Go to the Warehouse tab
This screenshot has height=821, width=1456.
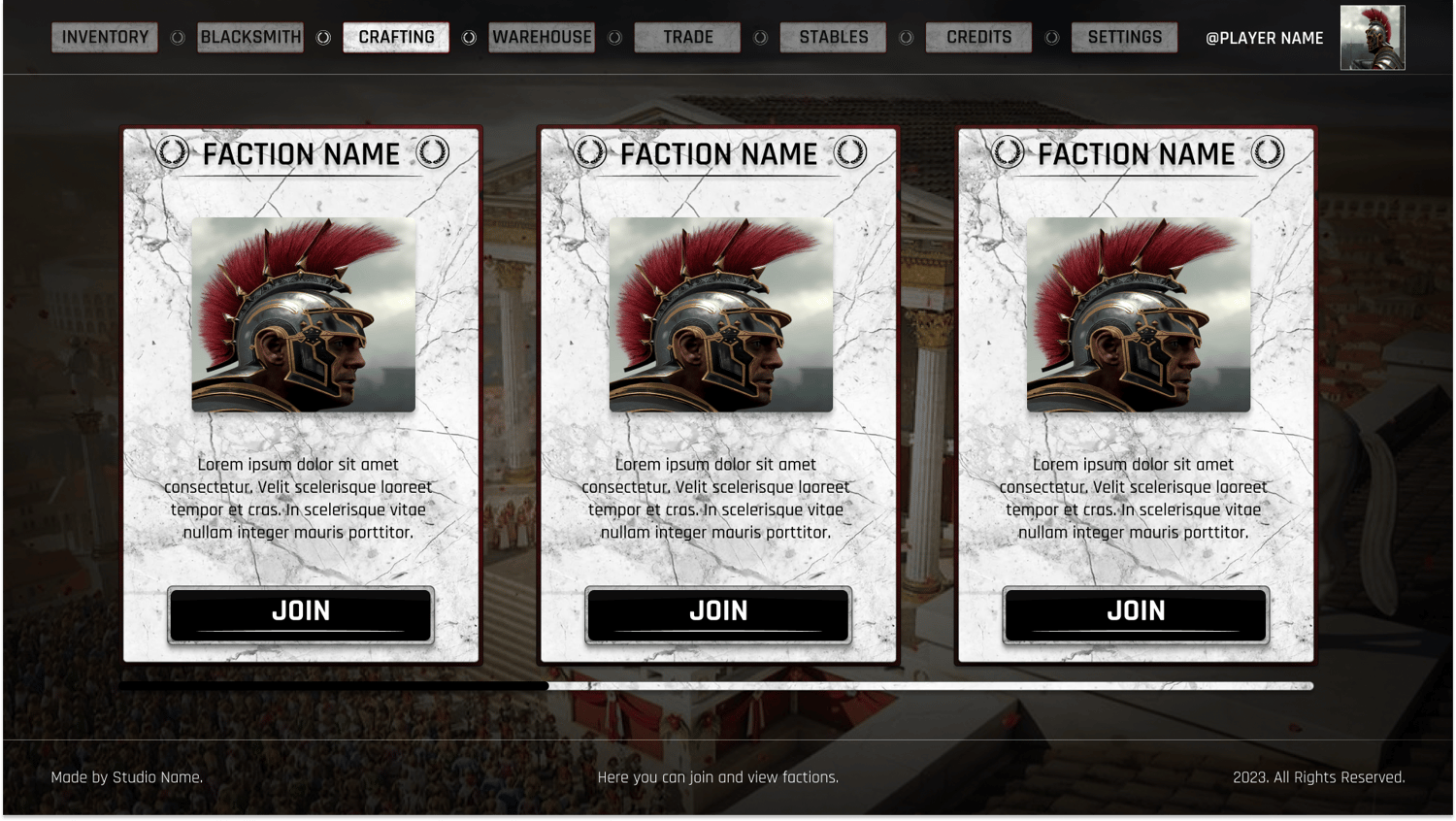542,38
